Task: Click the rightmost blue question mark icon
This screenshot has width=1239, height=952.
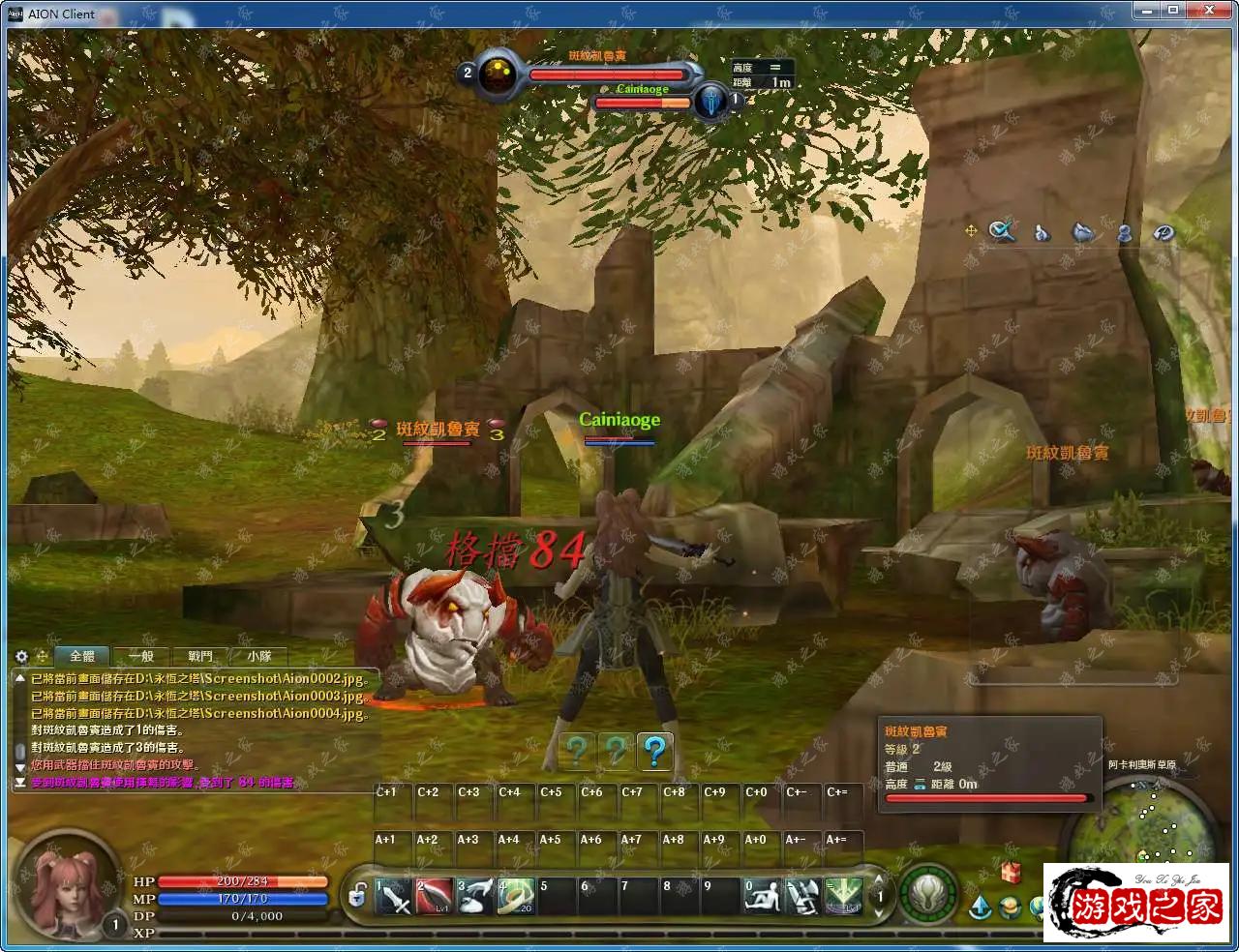Action: click(655, 751)
